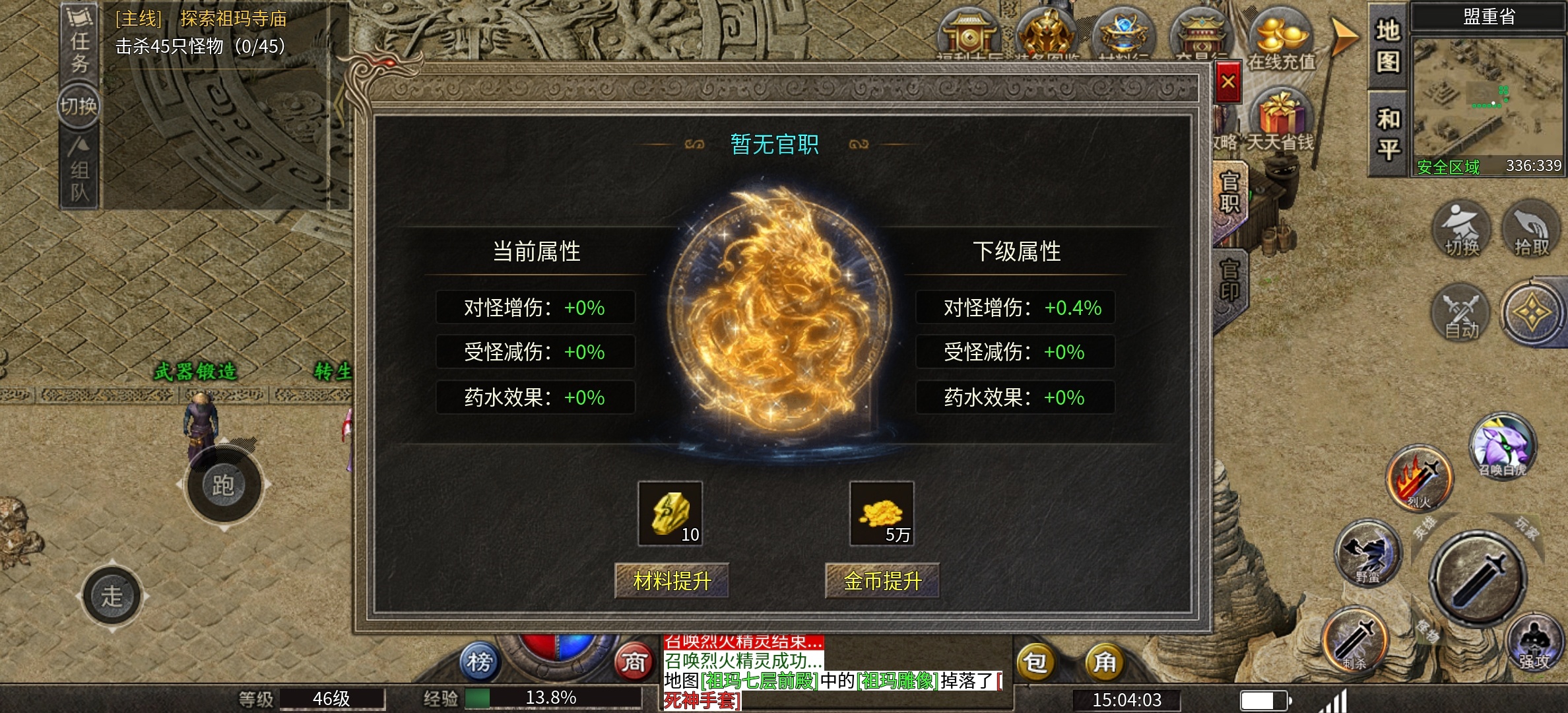Open the 榜 ranking button
Viewport: 1568px width, 713px height.
(480, 662)
